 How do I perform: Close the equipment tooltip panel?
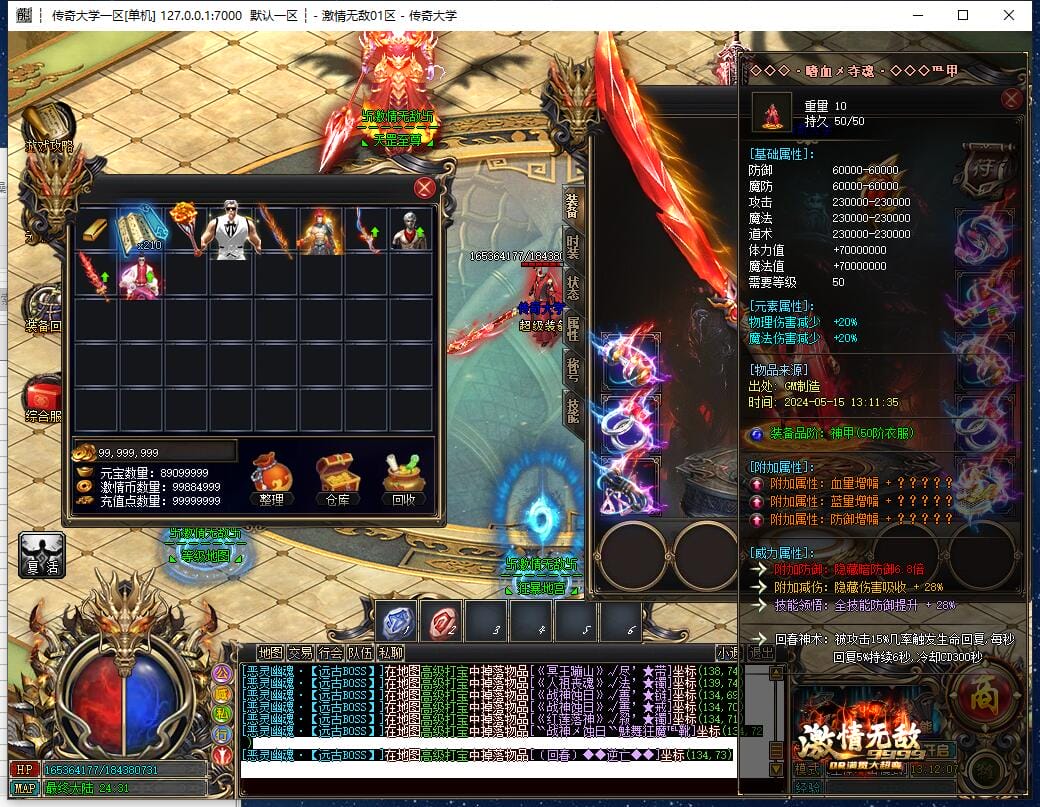(1012, 99)
